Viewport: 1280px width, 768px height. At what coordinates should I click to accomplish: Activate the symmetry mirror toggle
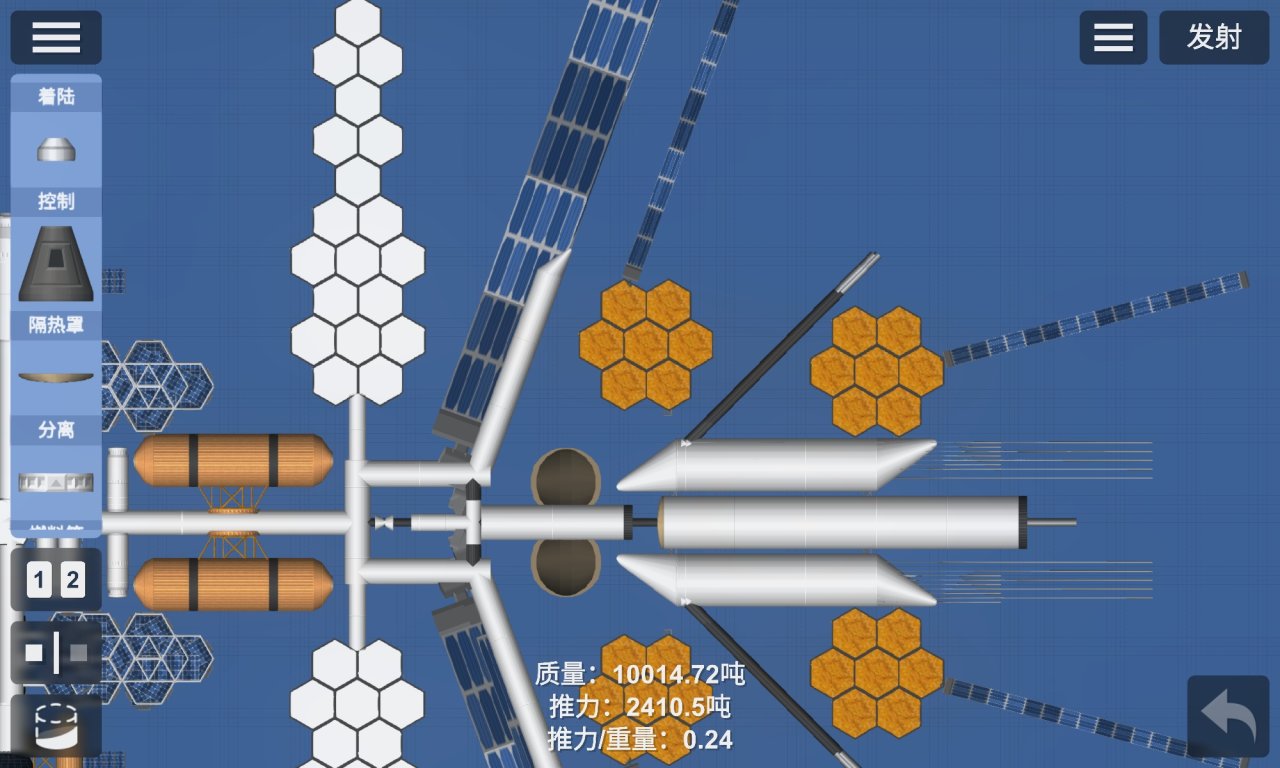(55, 653)
